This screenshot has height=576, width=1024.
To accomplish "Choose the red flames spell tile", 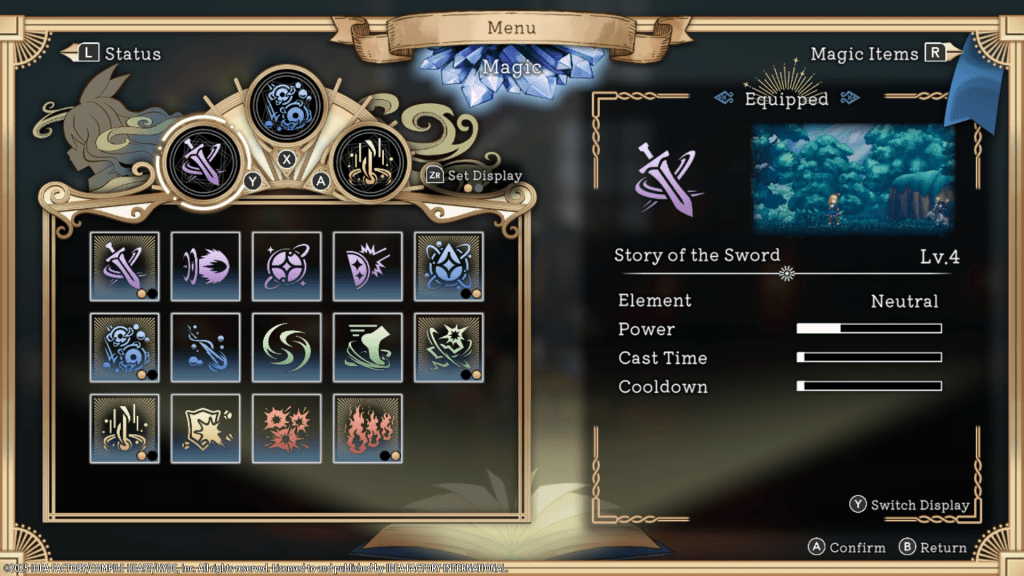I will 367,428.
